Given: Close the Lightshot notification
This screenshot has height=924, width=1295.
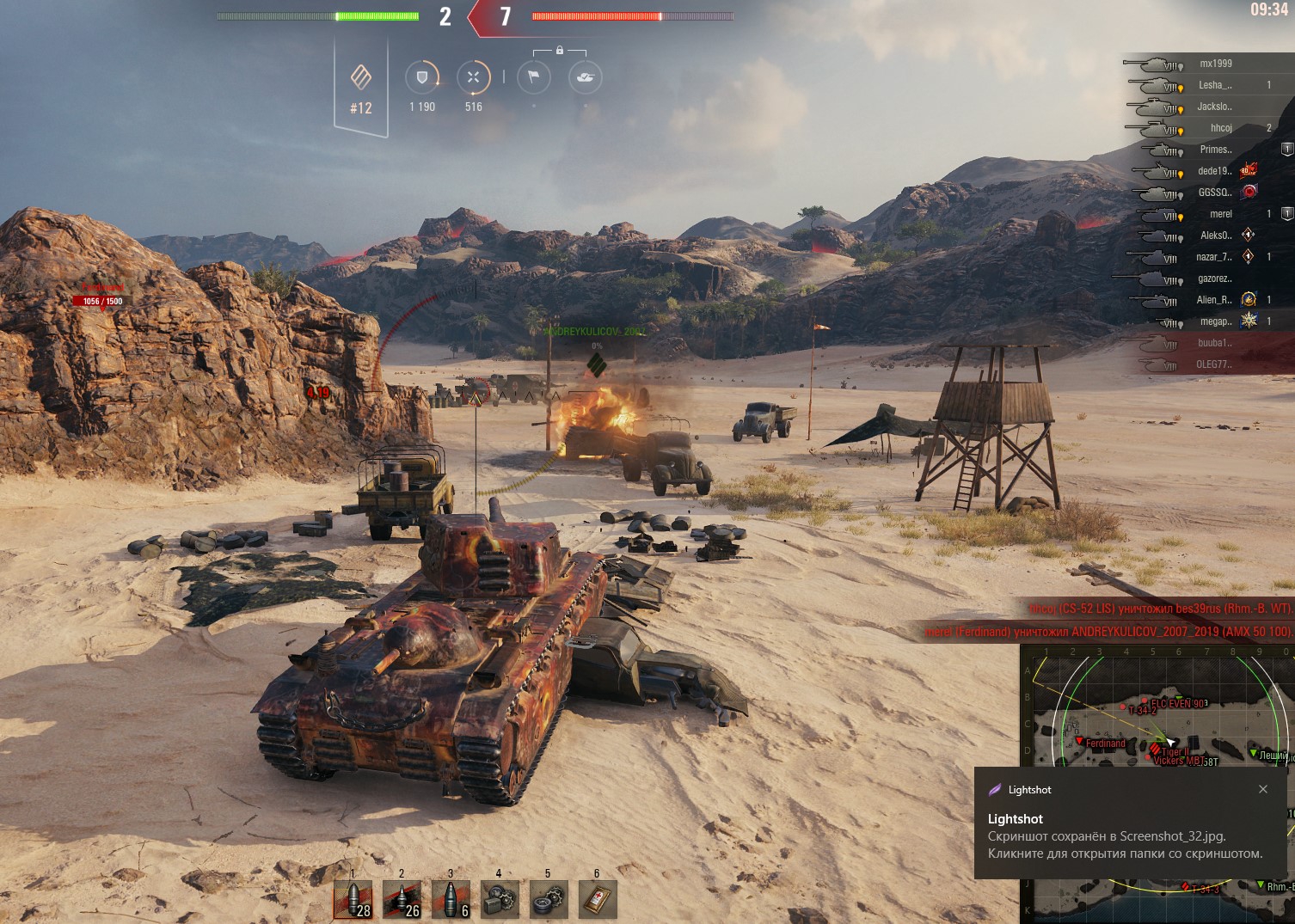Looking at the screenshot, I should [x=1263, y=789].
